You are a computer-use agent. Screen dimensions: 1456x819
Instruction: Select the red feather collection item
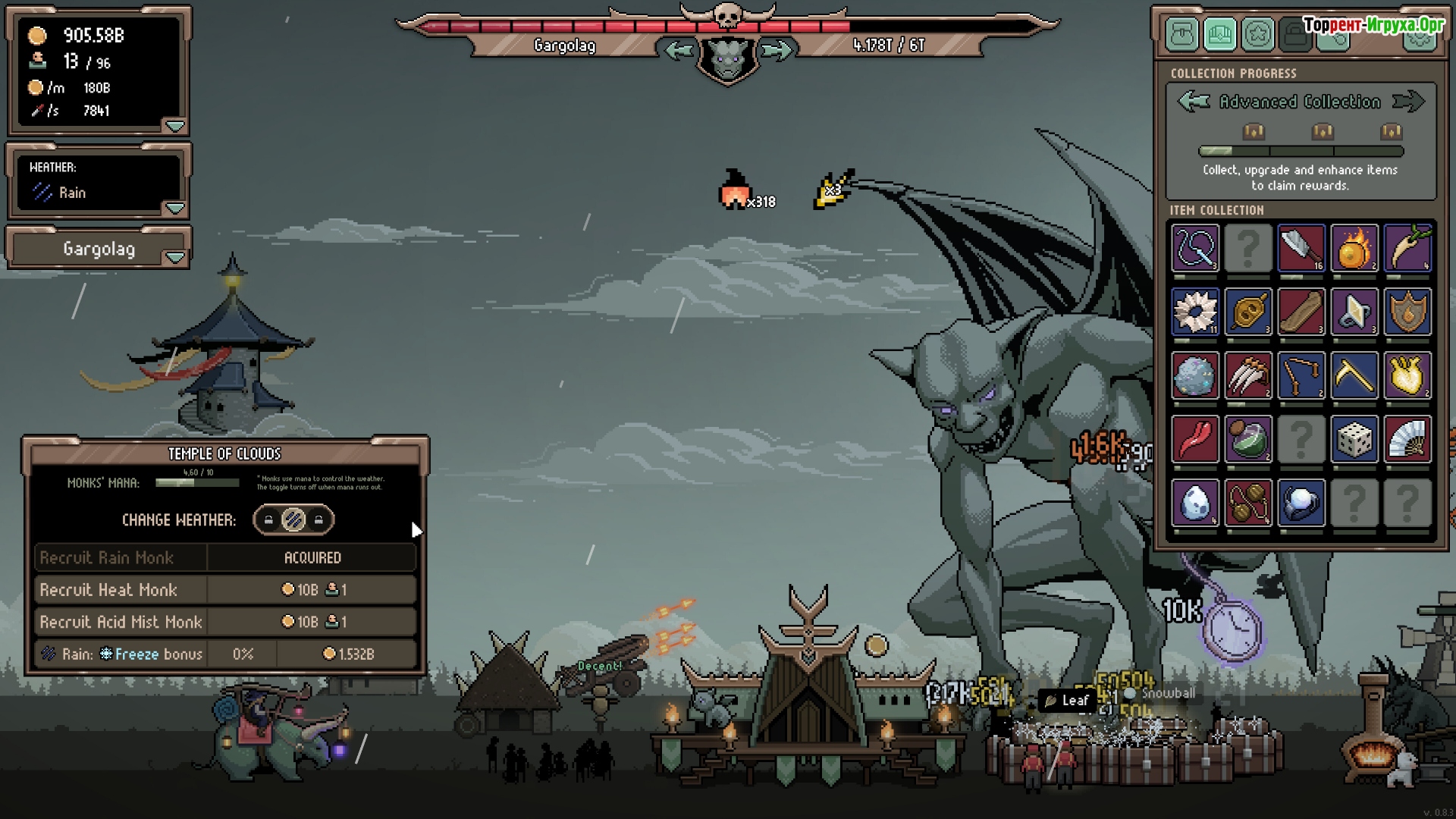(x=1195, y=439)
